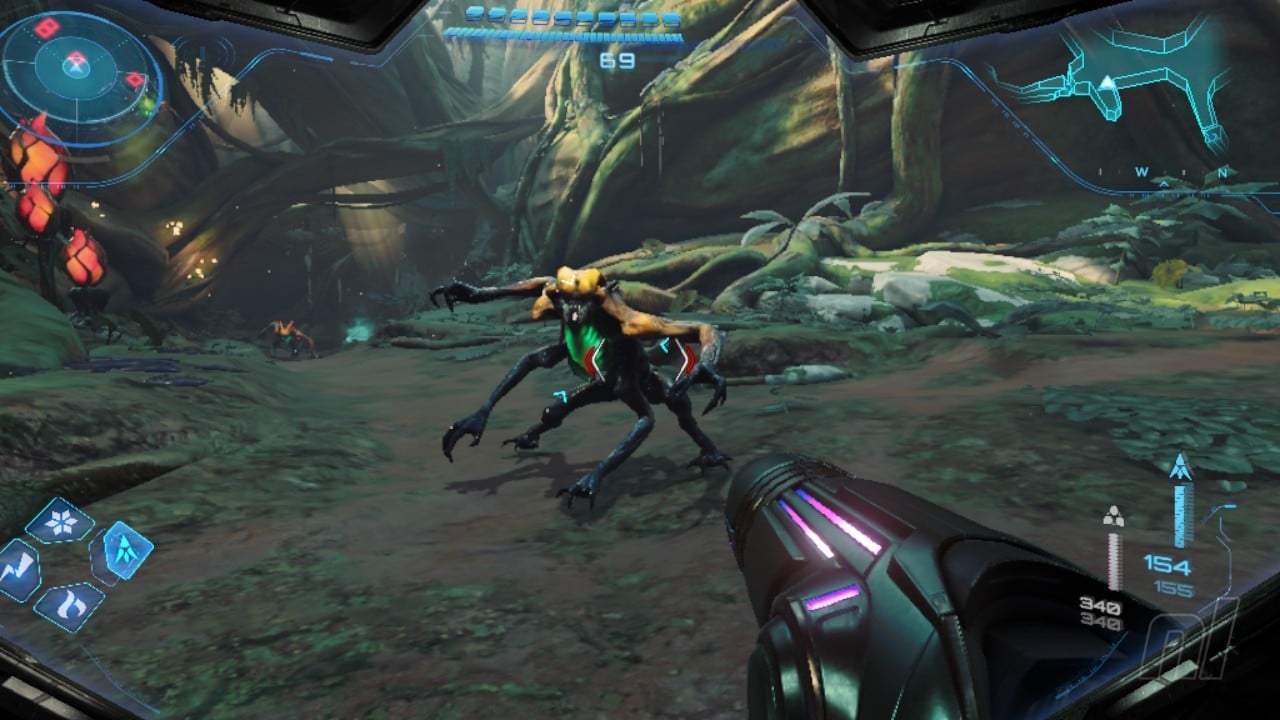This screenshot has height=720, width=1280.
Task: Select the highlighted missile icon in weapon wheel
Action: (127, 551)
